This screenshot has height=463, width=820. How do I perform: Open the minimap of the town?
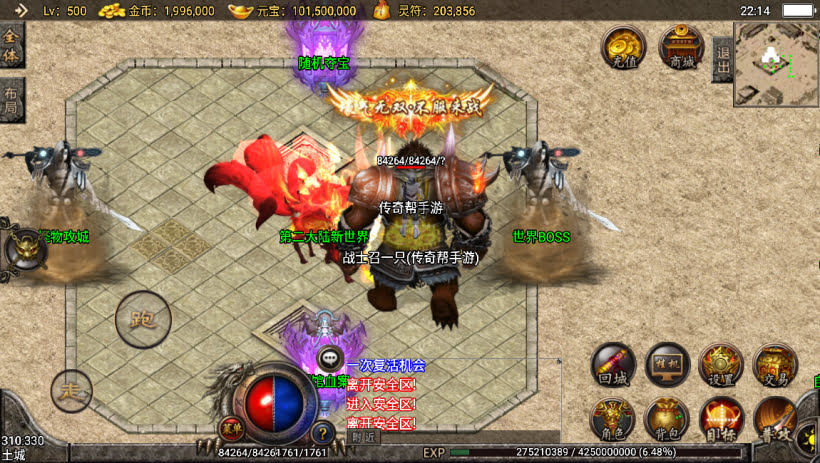pyautogui.click(x=776, y=64)
